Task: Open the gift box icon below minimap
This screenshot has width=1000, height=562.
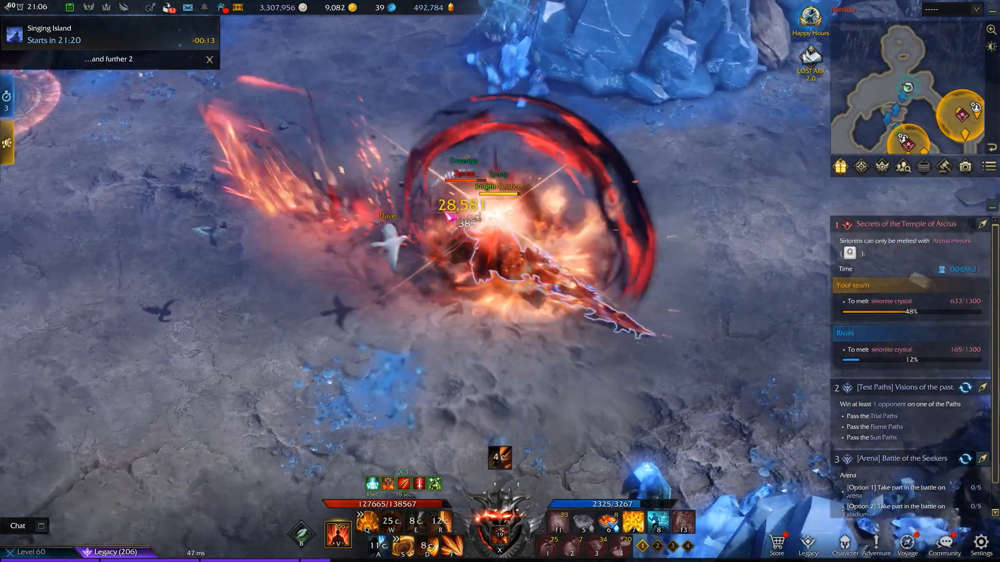Action: click(840, 166)
